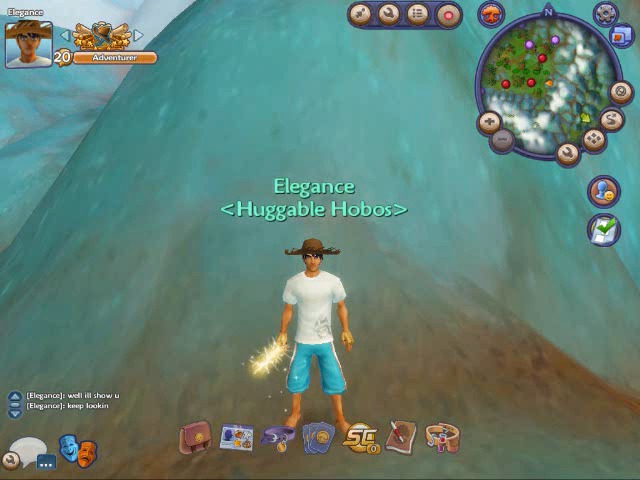Open the ID card profile

[236, 438]
